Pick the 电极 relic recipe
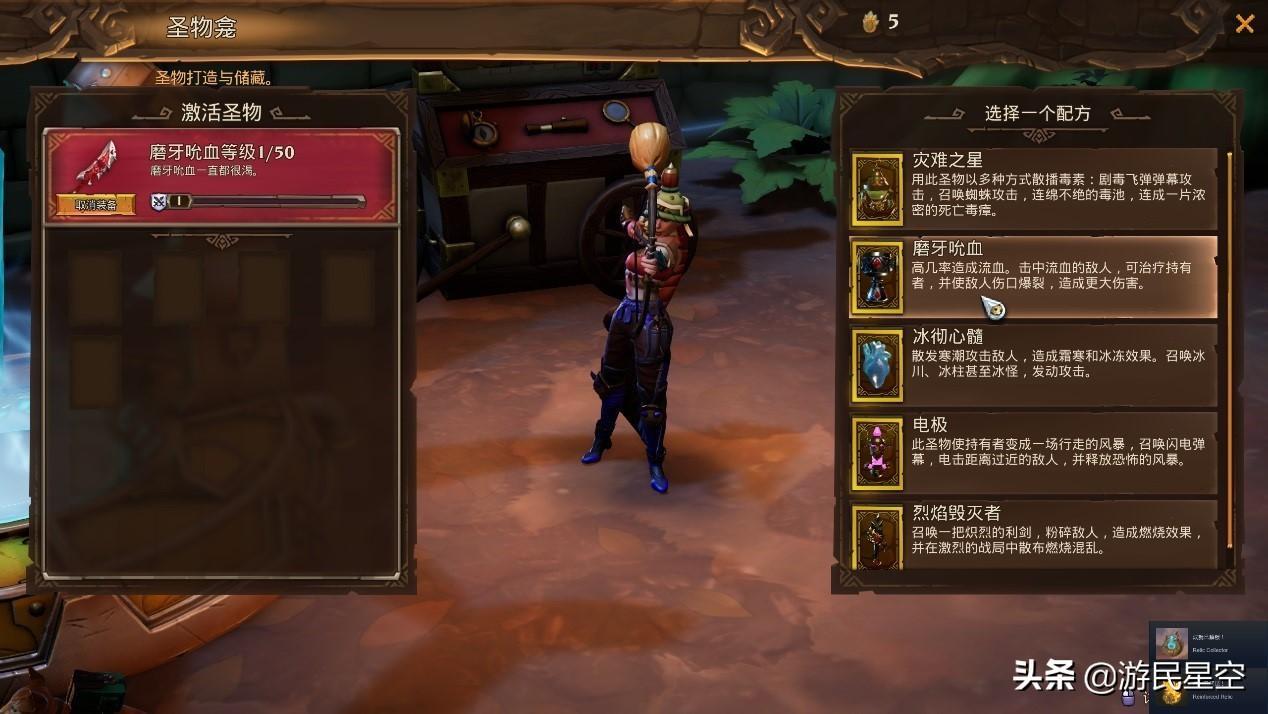The height and width of the screenshot is (714, 1268). point(1033,452)
